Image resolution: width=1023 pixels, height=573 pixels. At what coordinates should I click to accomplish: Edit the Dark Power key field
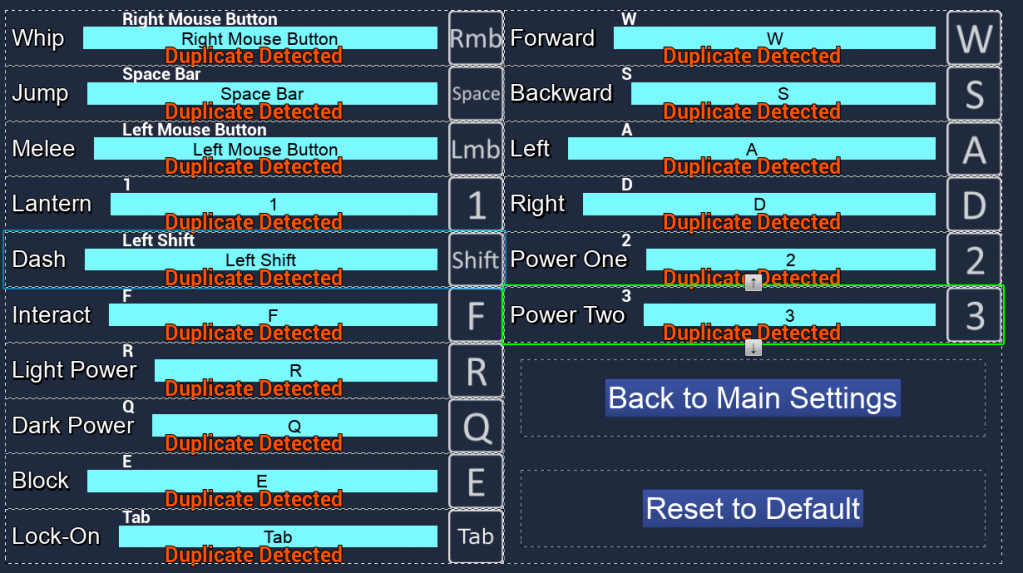294,426
